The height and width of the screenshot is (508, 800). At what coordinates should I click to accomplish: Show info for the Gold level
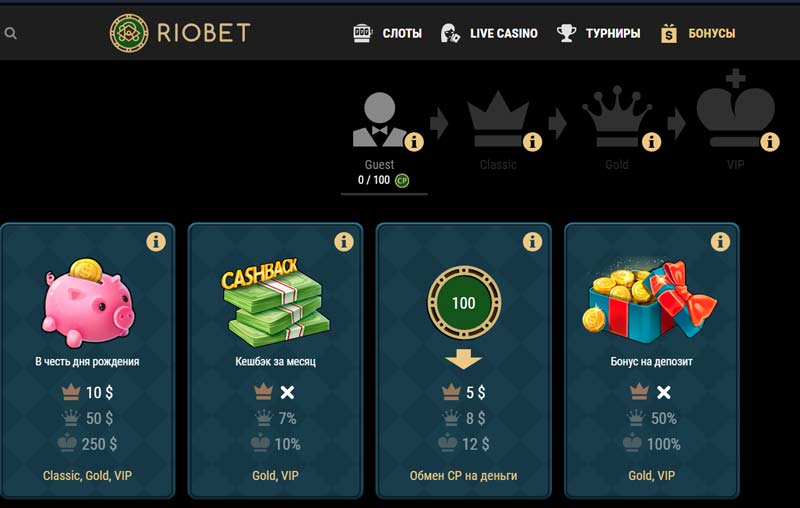[651, 141]
